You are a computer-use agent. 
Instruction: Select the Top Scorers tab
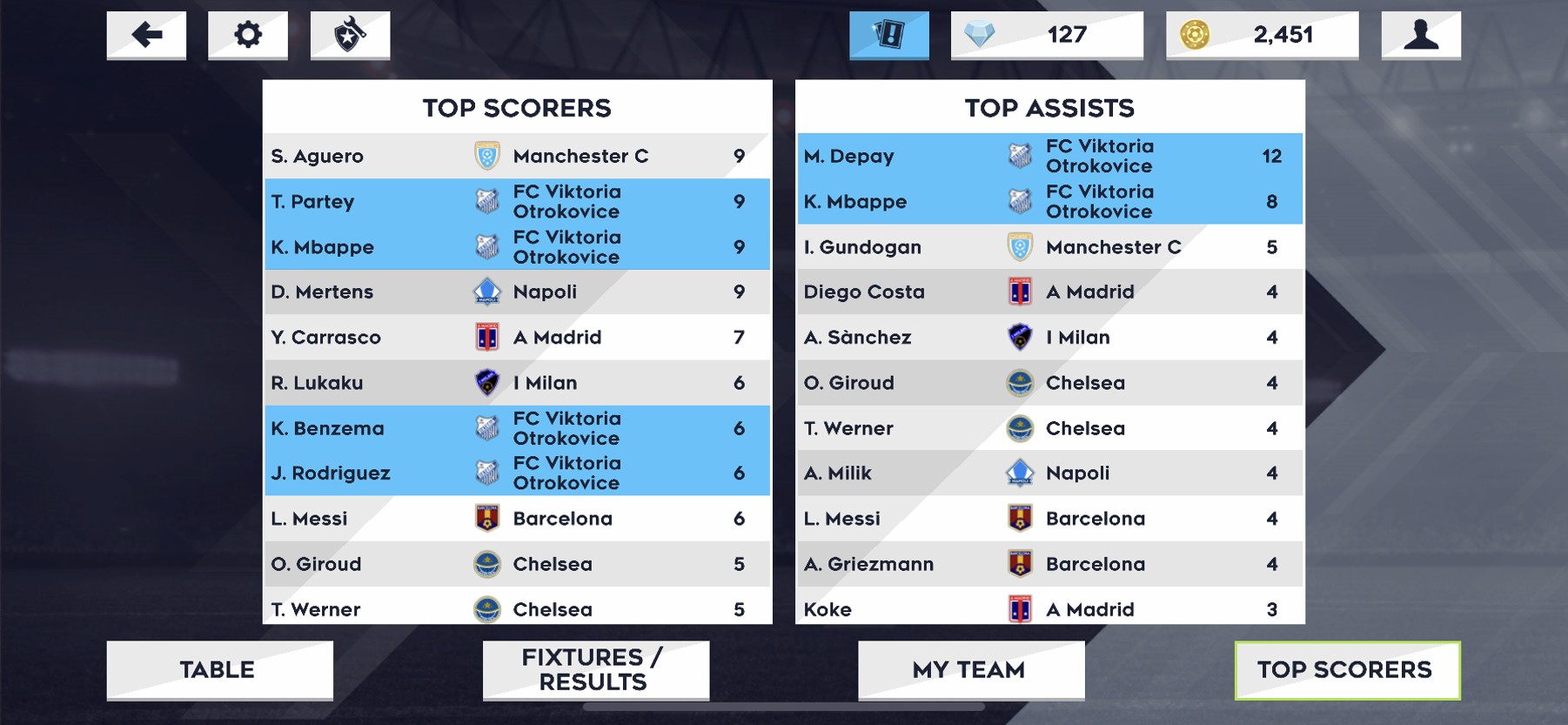(1347, 669)
